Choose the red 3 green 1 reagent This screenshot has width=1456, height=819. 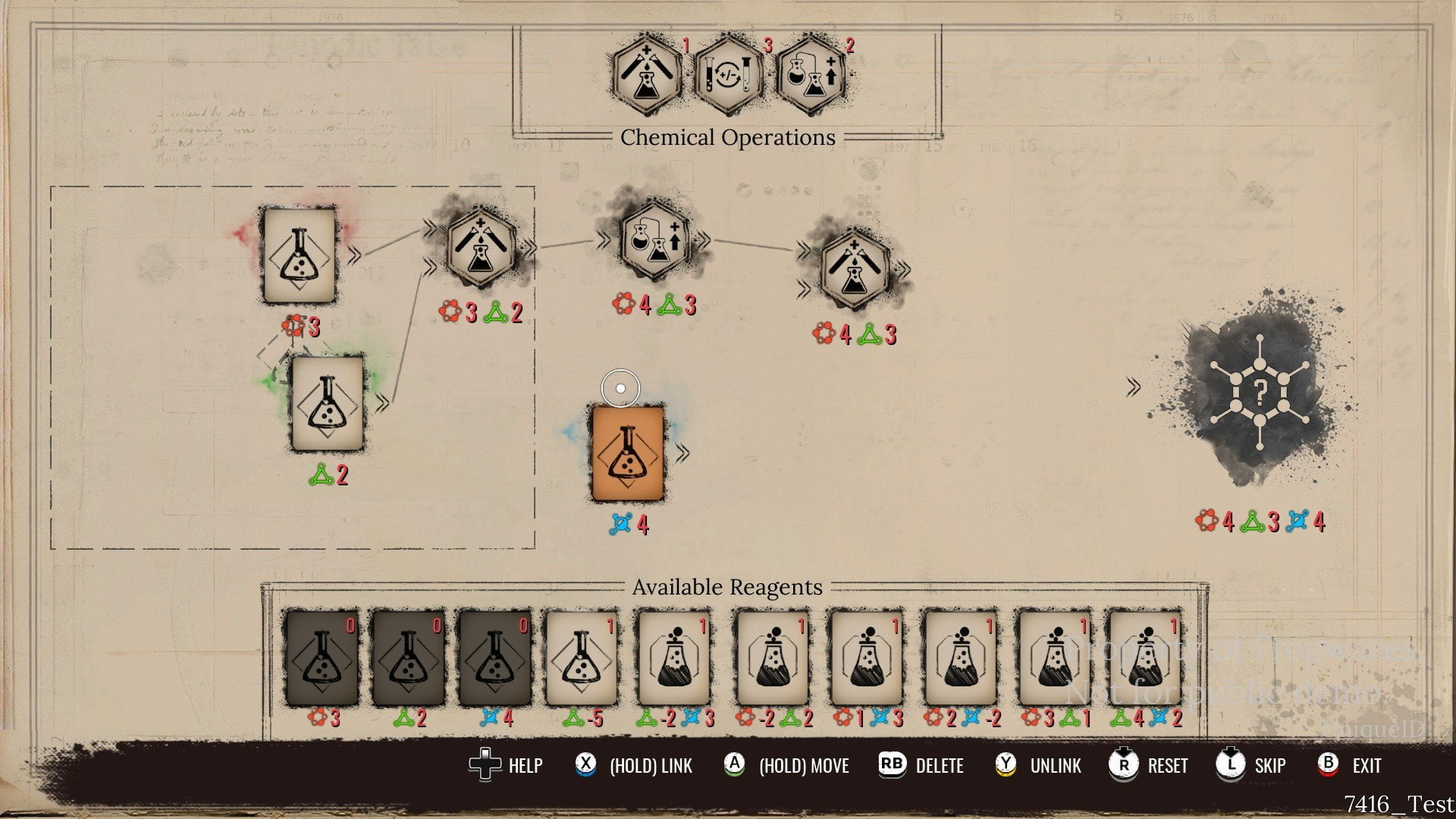click(x=1054, y=658)
